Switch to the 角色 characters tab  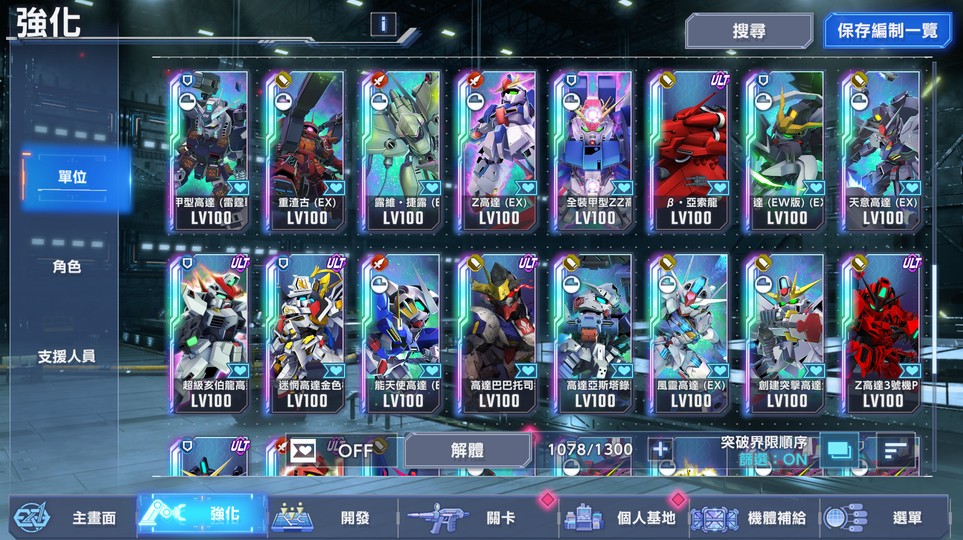[67, 267]
